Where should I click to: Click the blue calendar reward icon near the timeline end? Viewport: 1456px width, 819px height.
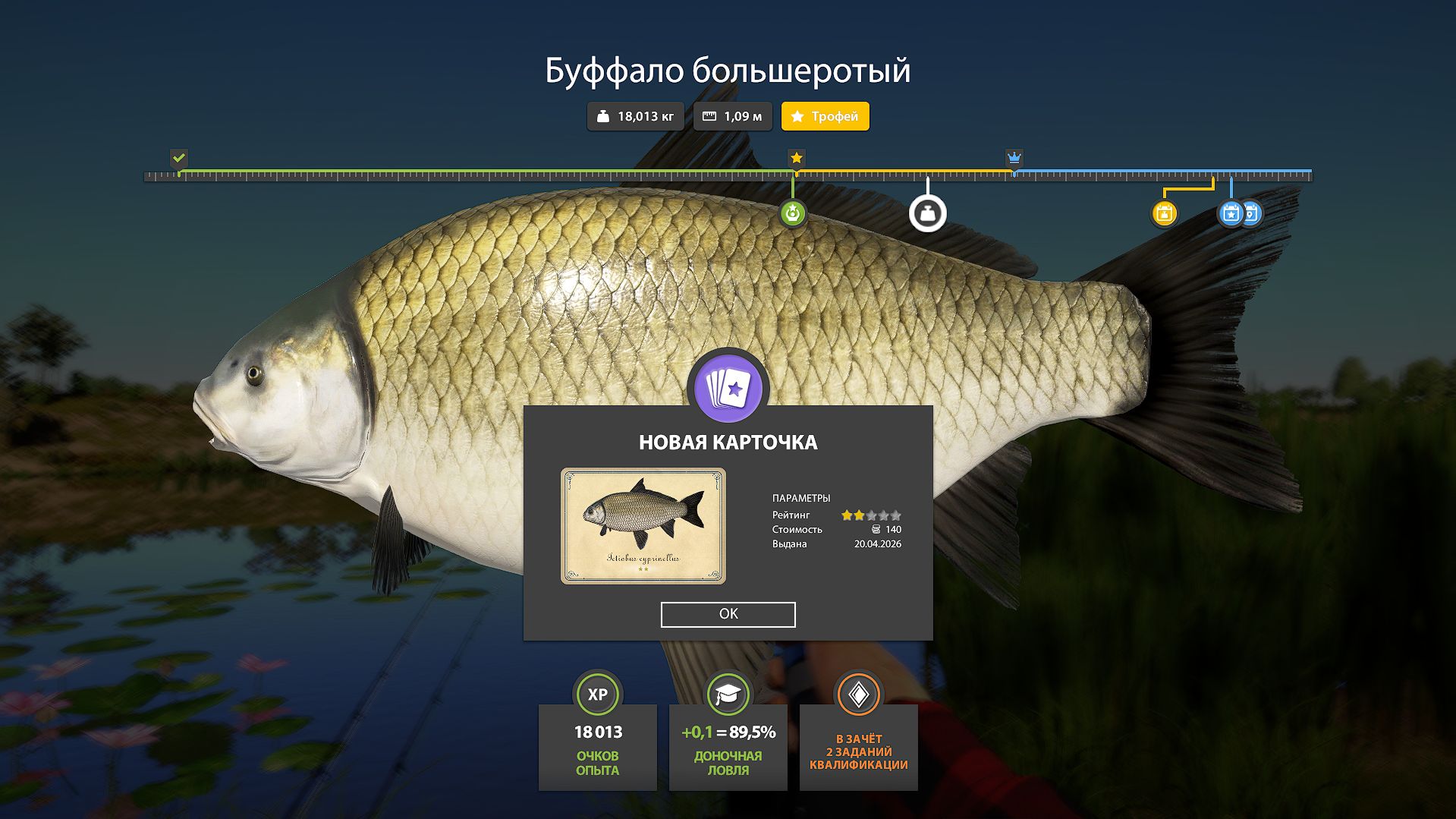(1229, 213)
